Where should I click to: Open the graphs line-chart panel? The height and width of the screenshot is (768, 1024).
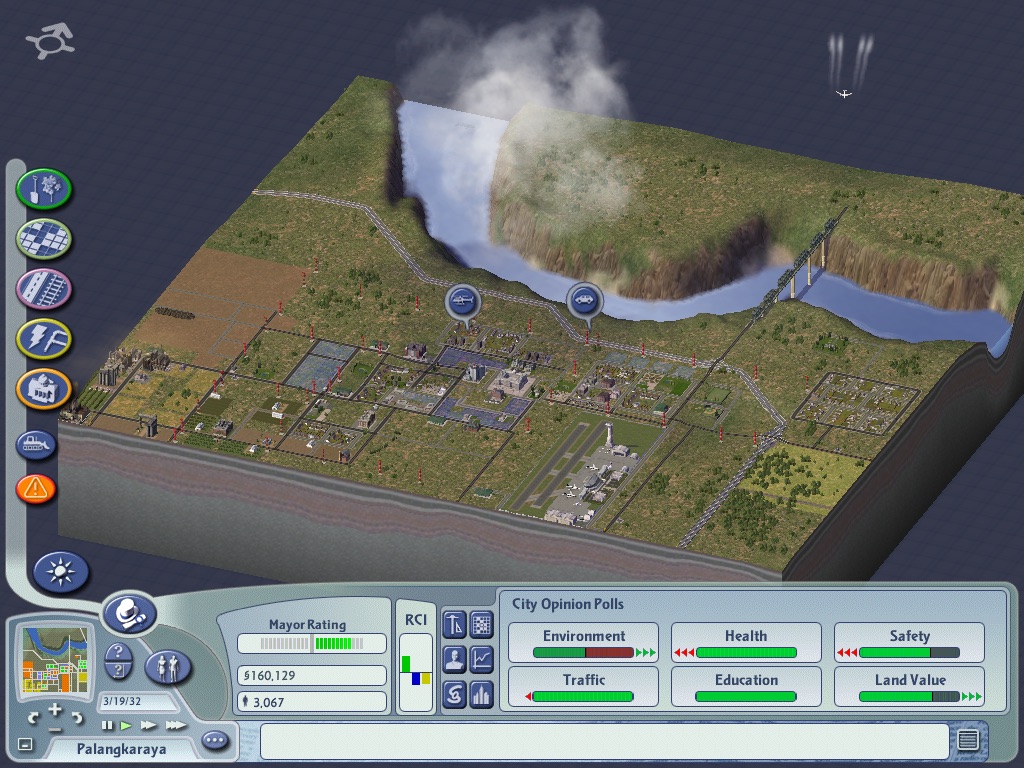click(x=482, y=659)
